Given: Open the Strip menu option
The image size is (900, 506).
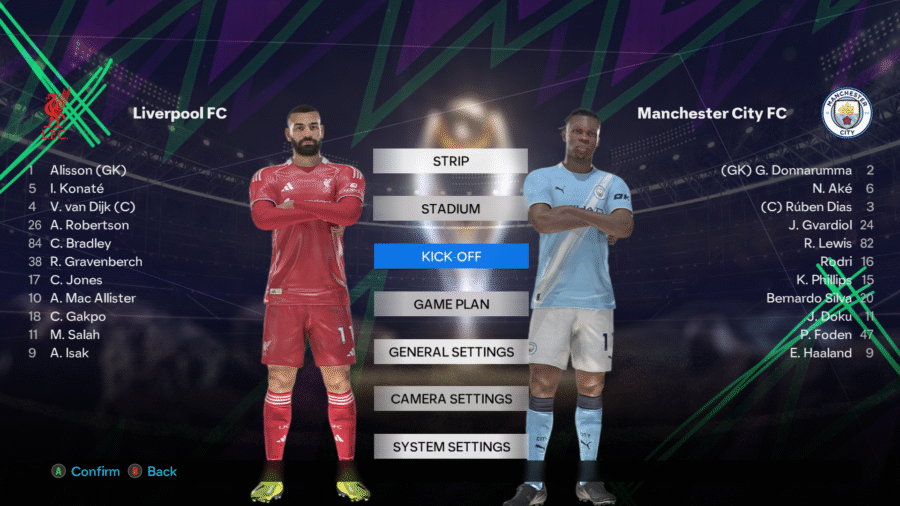Looking at the screenshot, I should (x=450, y=161).
